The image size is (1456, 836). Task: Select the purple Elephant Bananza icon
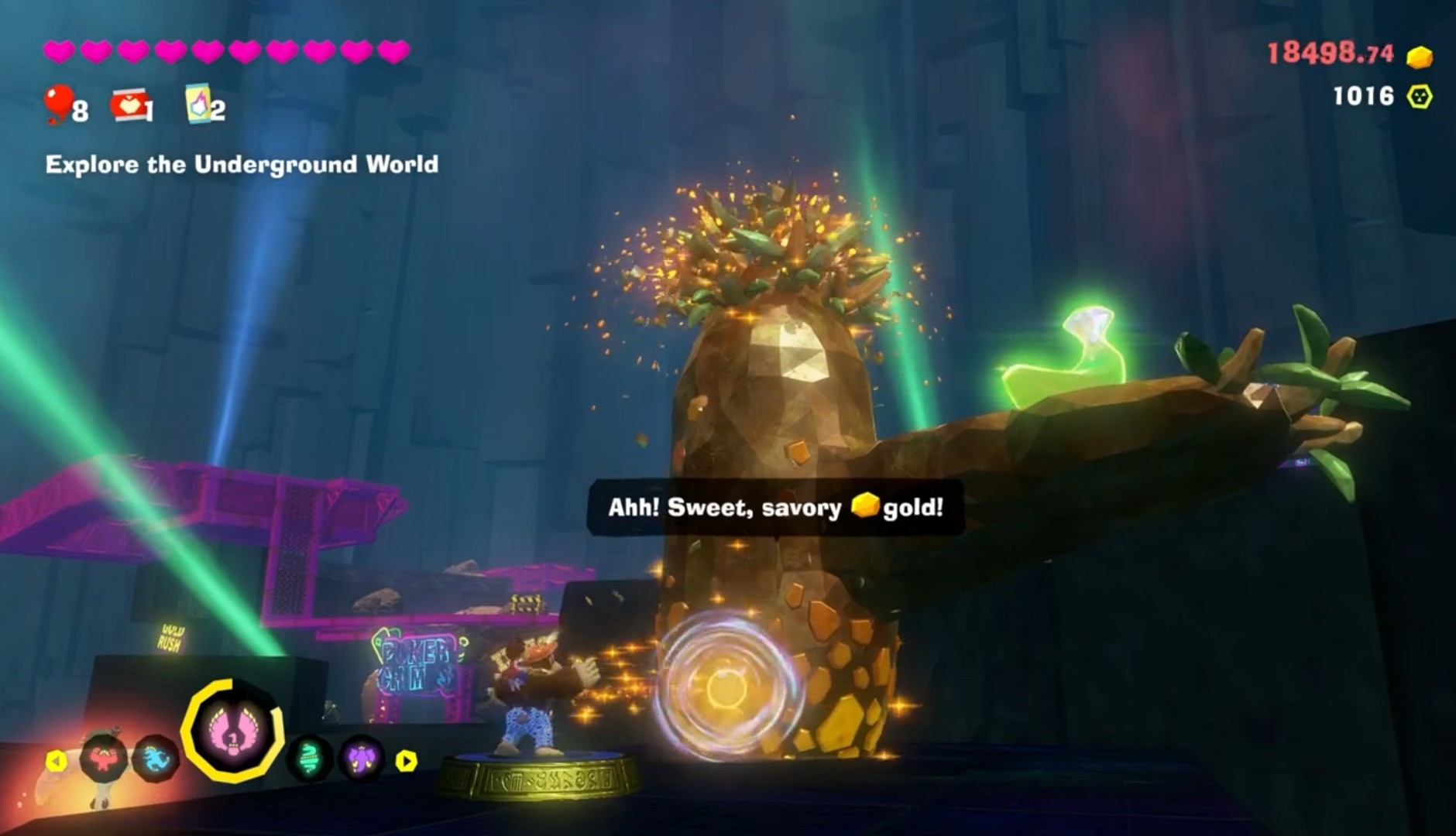pyautogui.click(x=361, y=759)
